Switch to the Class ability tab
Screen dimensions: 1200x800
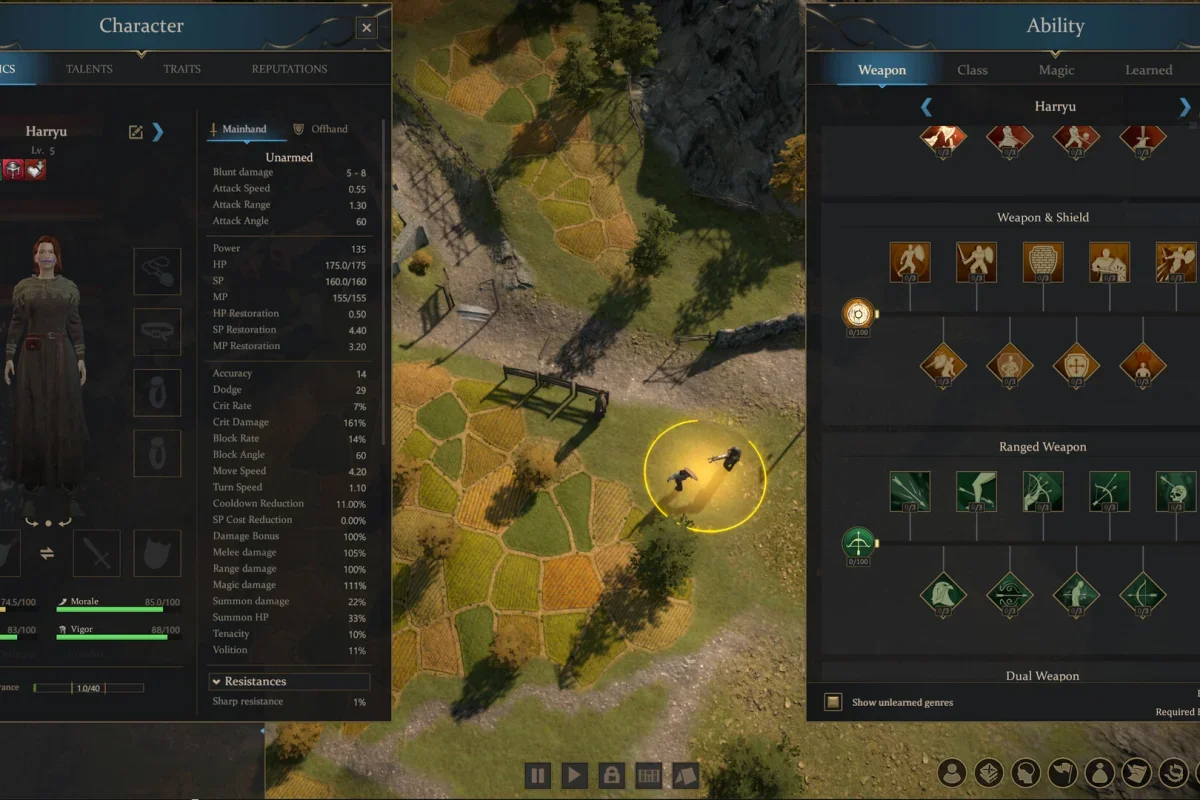pyautogui.click(x=972, y=70)
